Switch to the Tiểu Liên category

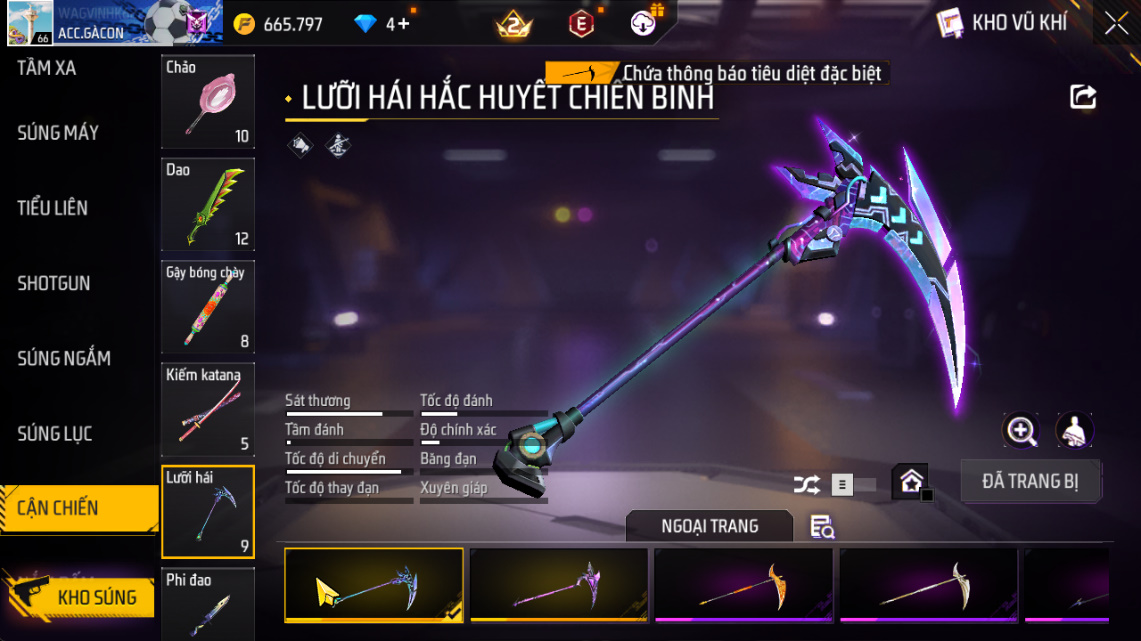tap(53, 208)
